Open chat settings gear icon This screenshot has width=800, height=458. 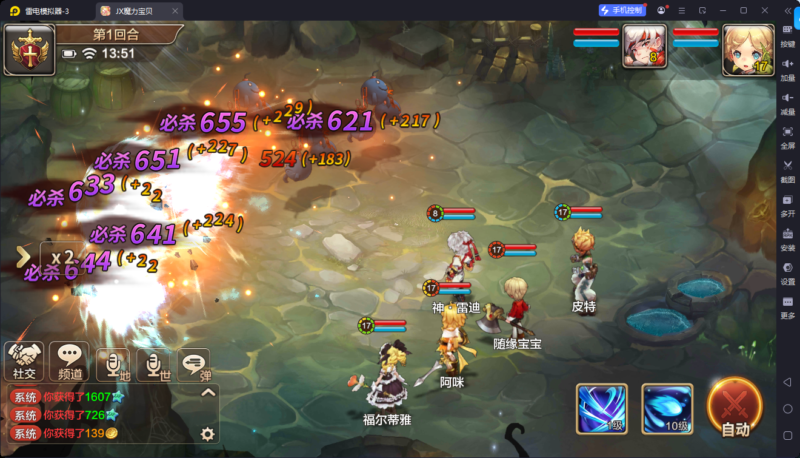coord(208,433)
